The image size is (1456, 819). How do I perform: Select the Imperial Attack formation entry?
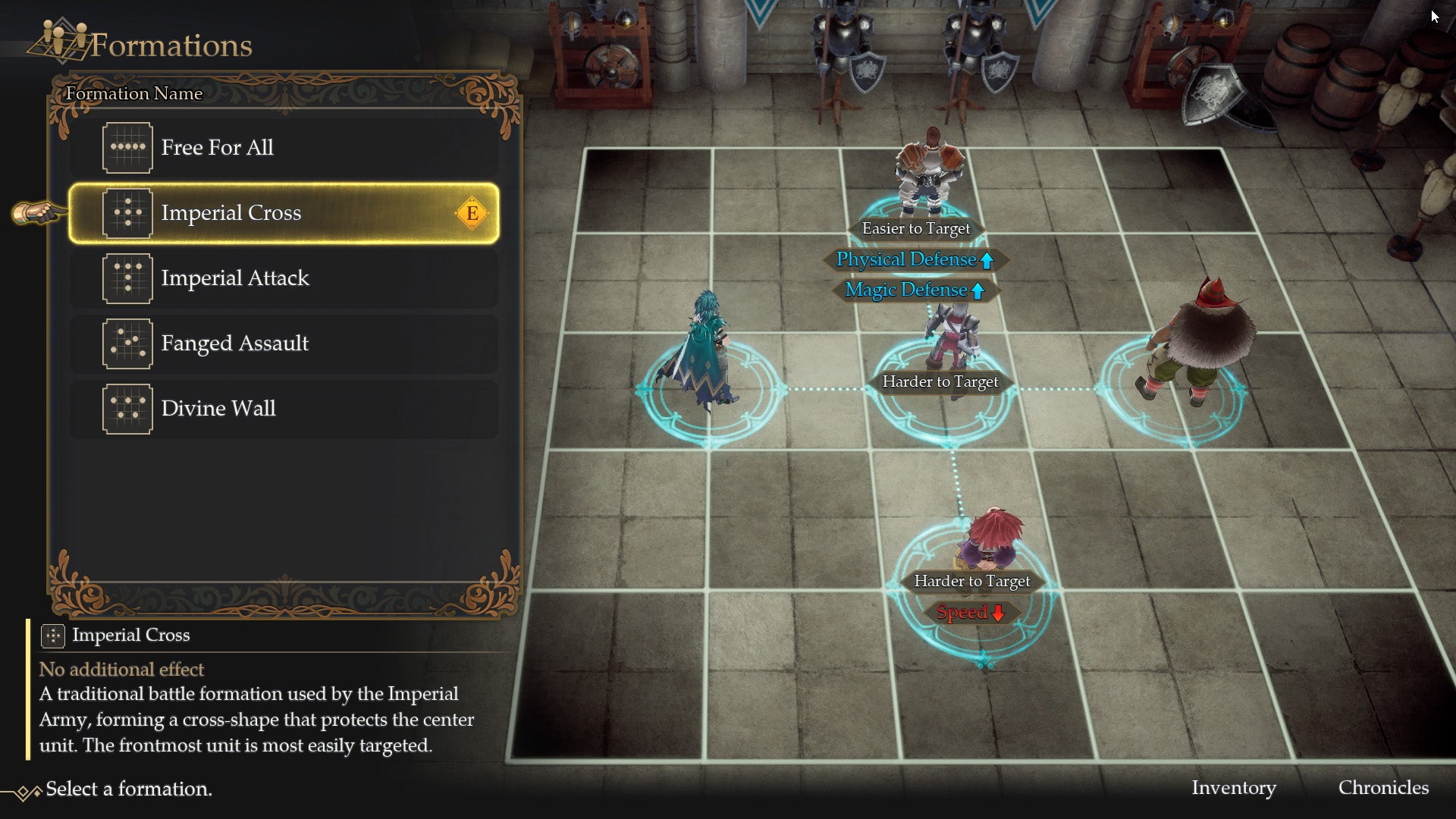[281, 278]
